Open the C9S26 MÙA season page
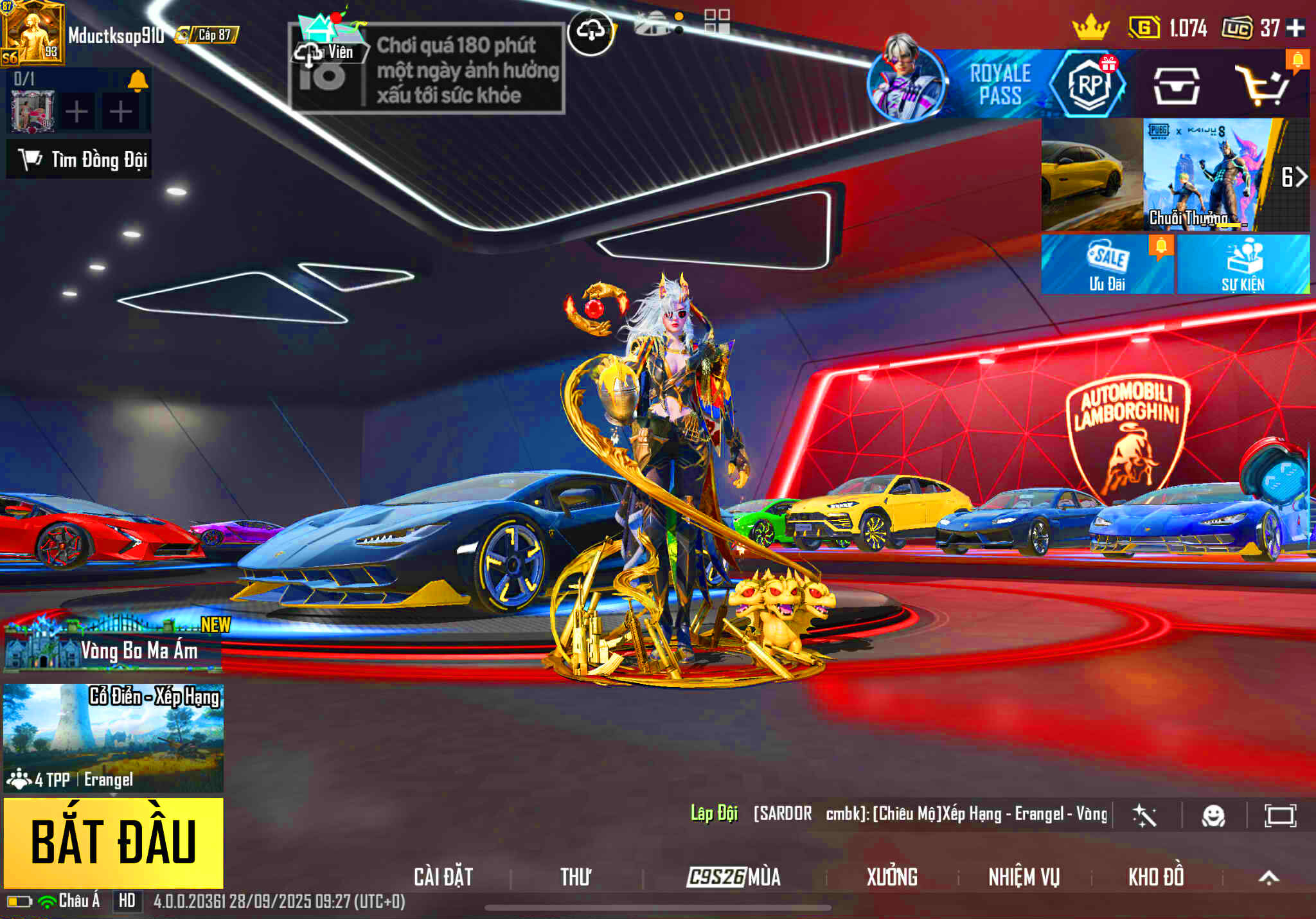Image resolution: width=1316 pixels, height=919 pixels. coord(733,877)
